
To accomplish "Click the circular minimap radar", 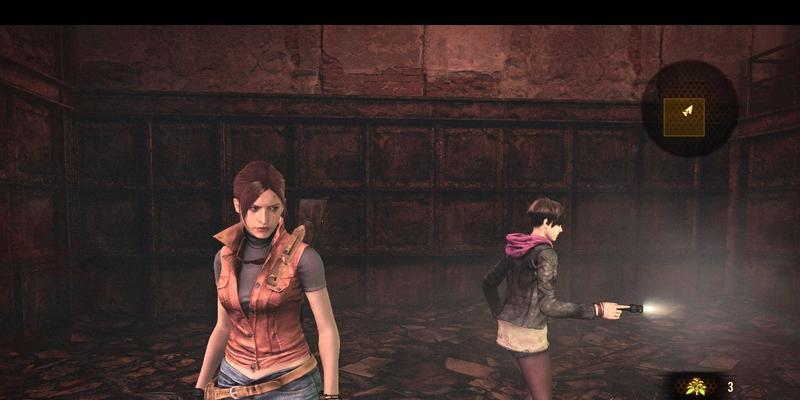I will [x=689, y=109].
